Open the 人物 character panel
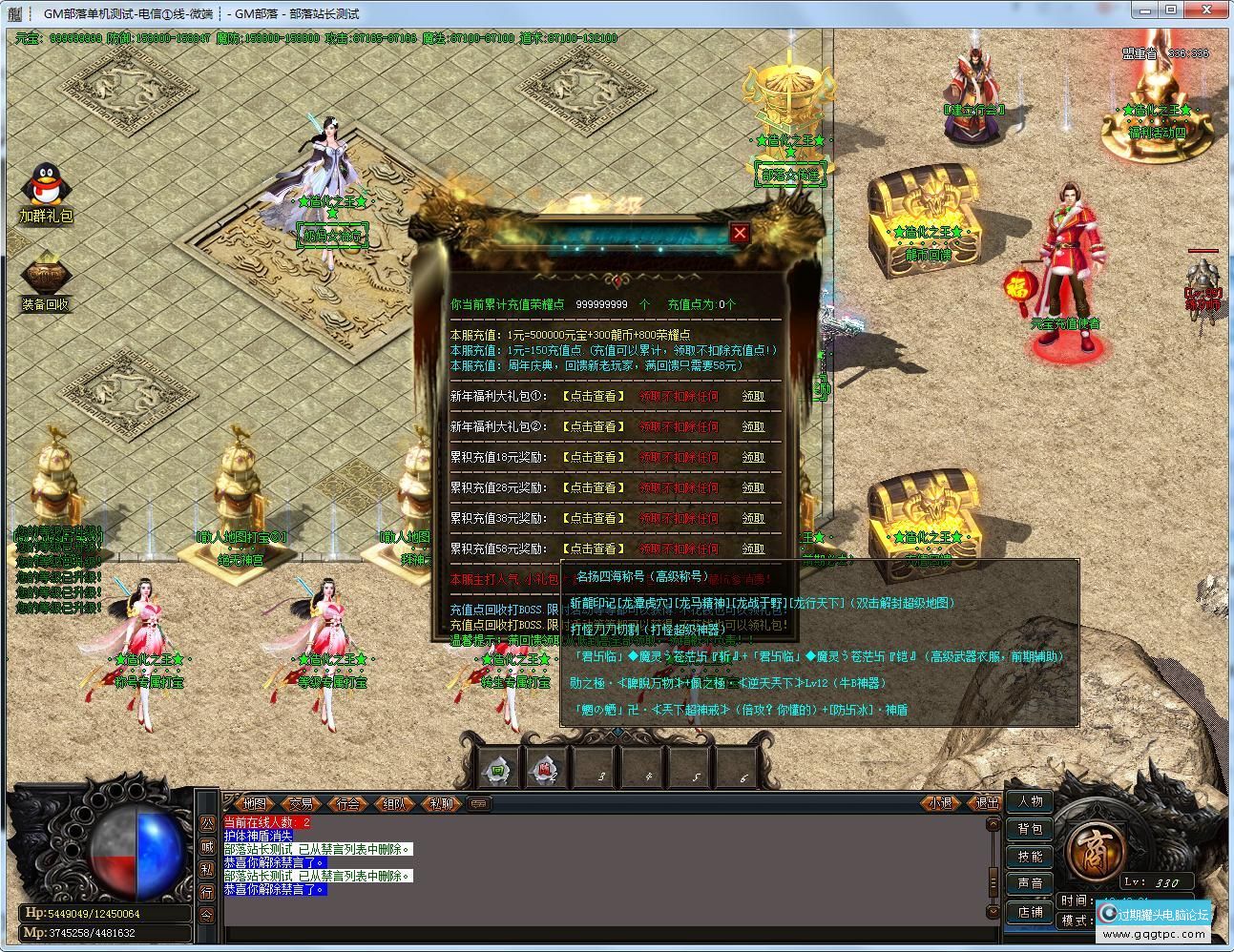Viewport: 1234px width, 952px height. point(1030,802)
